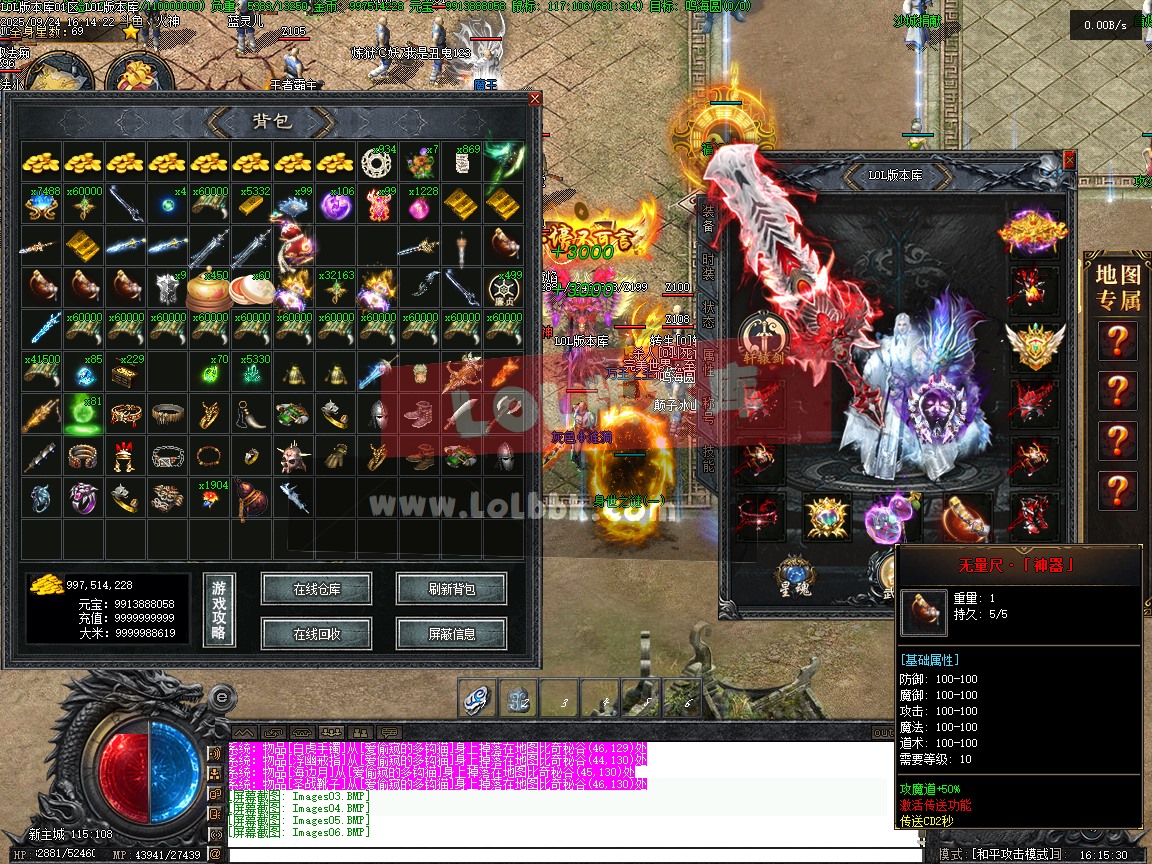Show the skills (技能) tab
The height and width of the screenshot is (864, 1152).
pos(708,459)
